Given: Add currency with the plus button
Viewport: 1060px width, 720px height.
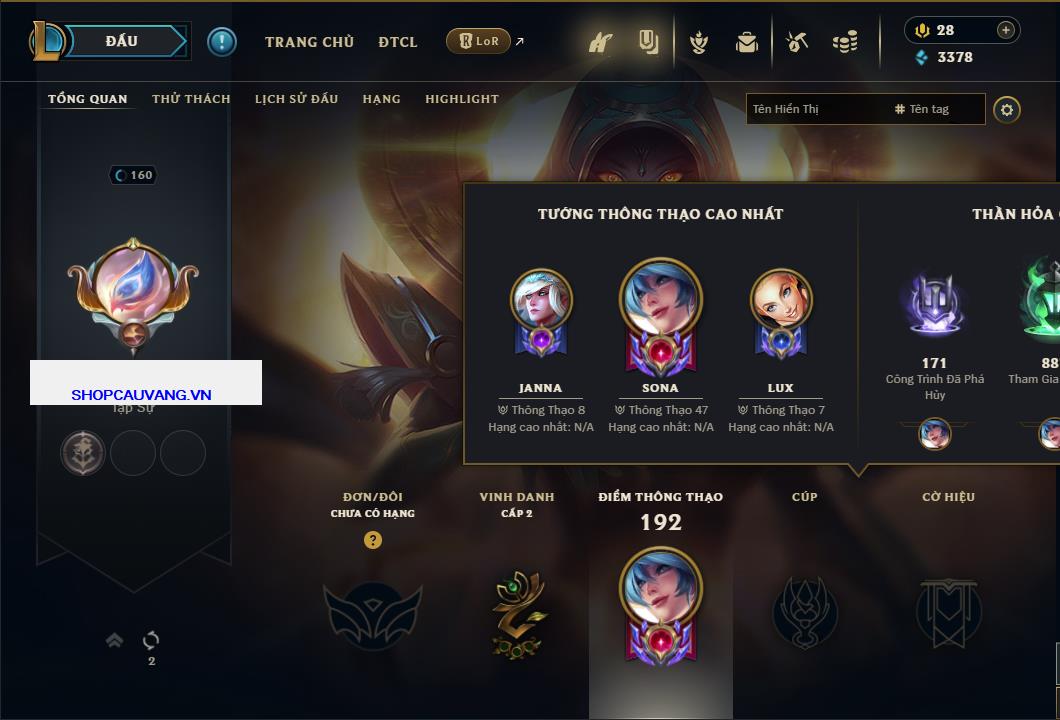Looking at the screenshot, I should [x=1006, y=30].
